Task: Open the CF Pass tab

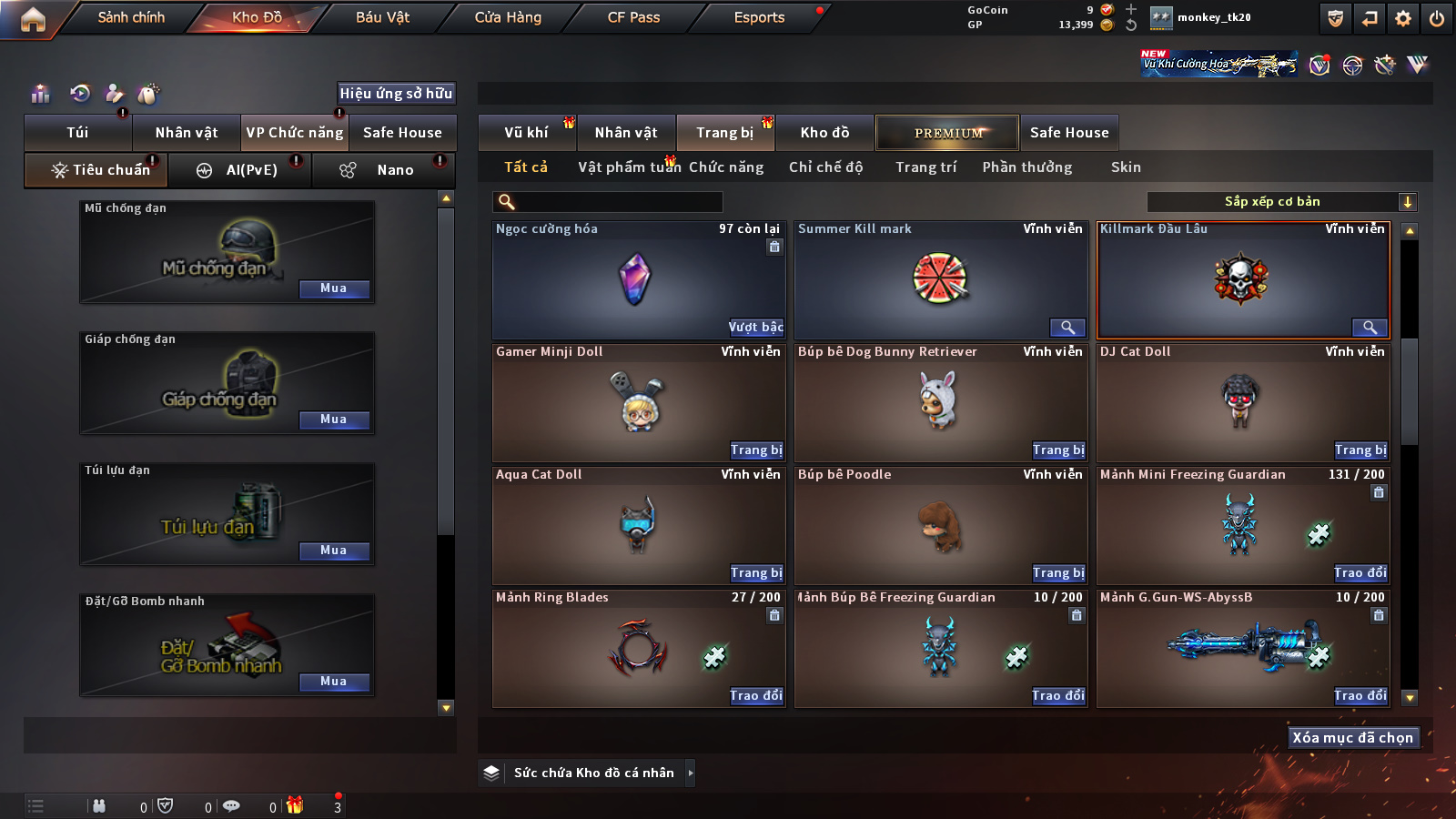Action: pyautogui.click(x=633, y=17)
